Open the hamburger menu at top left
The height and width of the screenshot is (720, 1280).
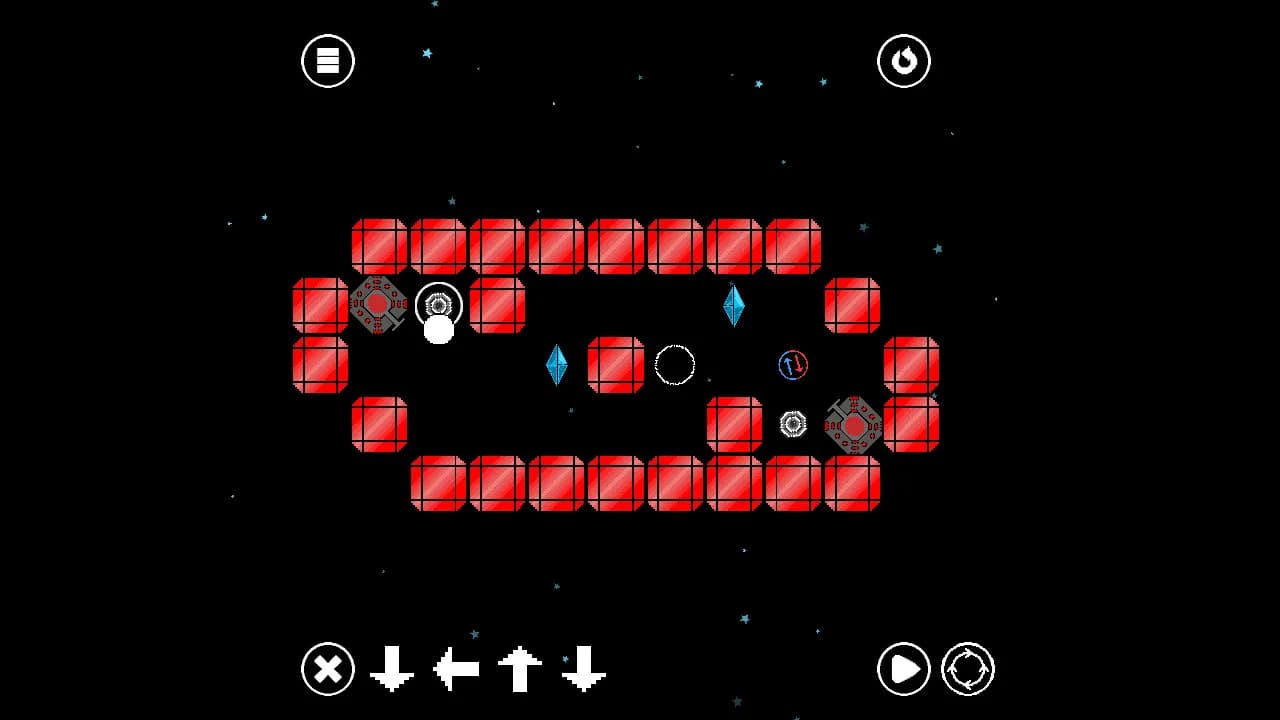(327, 60)
